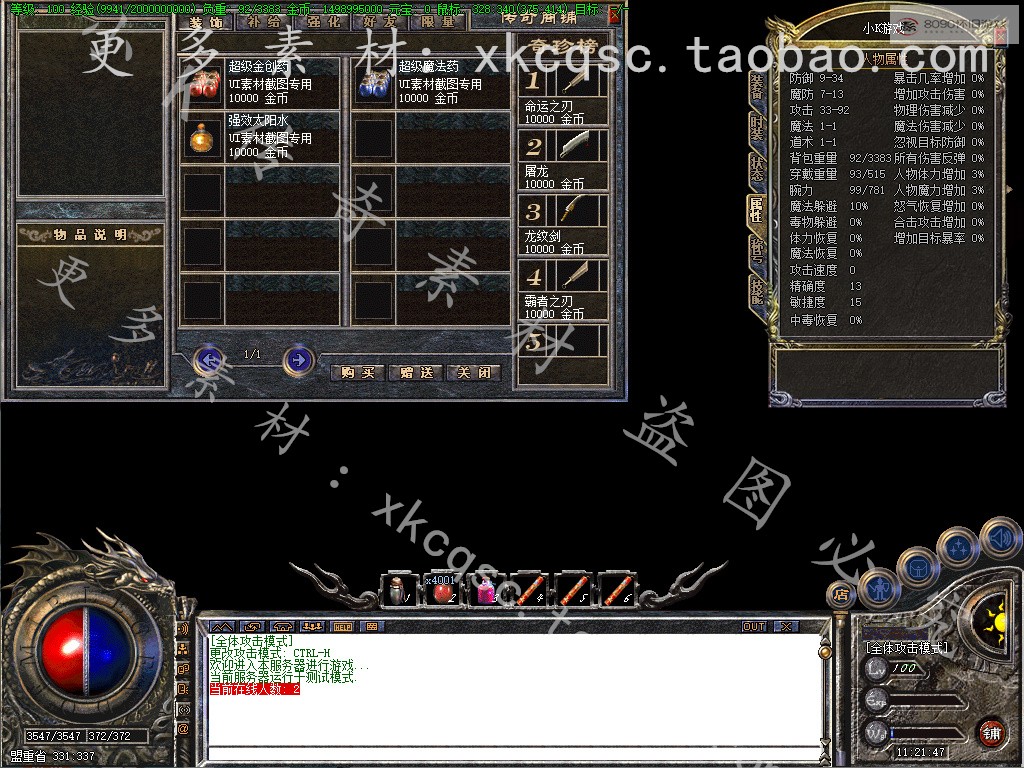The width and height of the screenshot is (1024, 768).
Task: Choose the 超级魔法药 blue potion item
Action: click(374, 84)
